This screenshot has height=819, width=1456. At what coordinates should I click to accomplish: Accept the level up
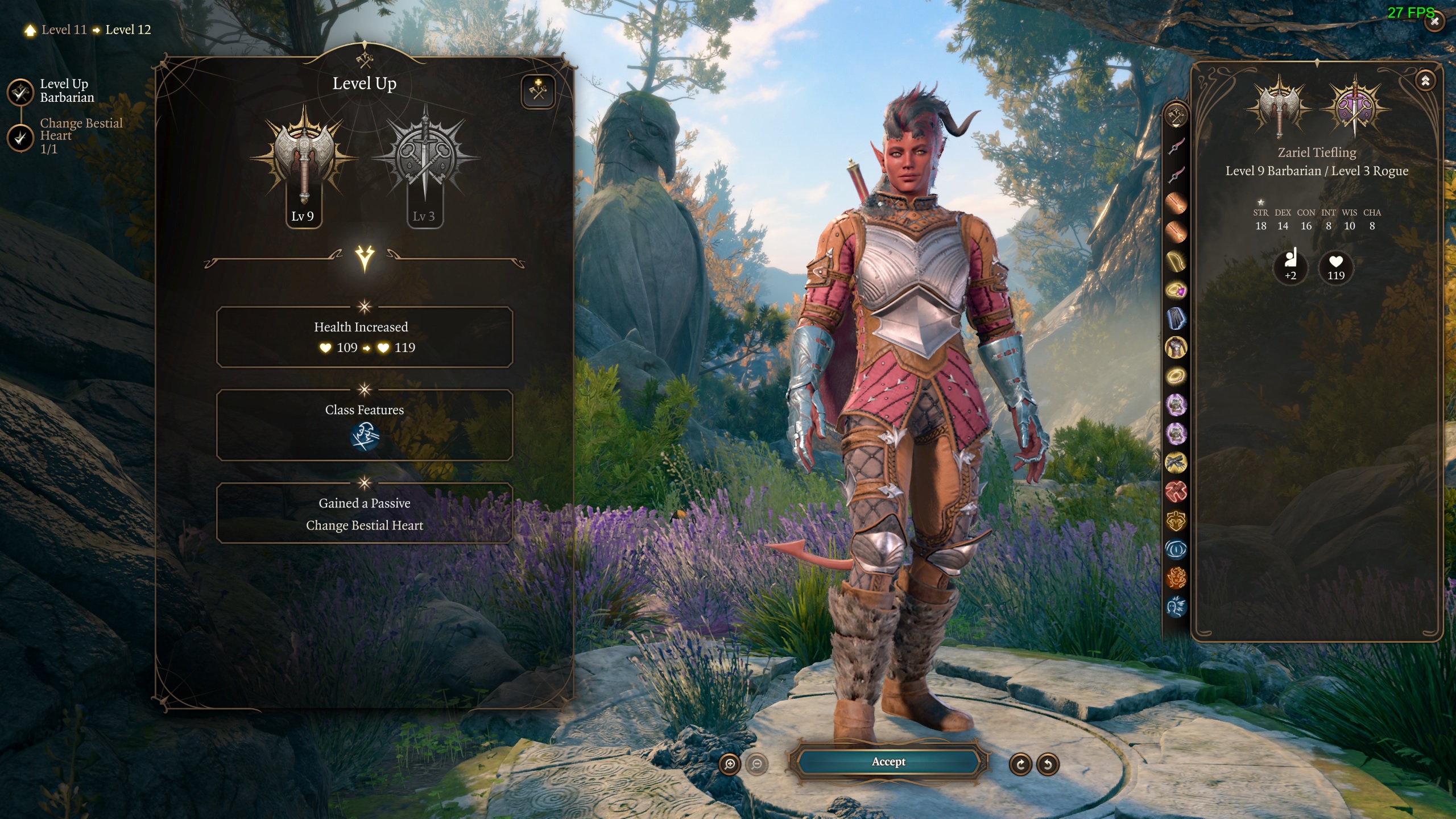click(x=888, y=762)
